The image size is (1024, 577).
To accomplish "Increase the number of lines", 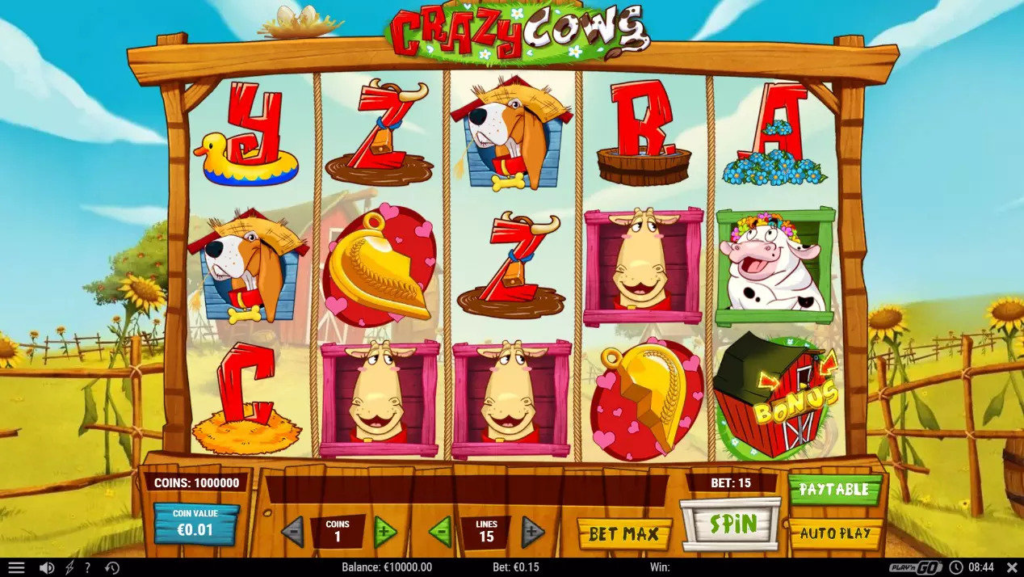I will pyautogui.click(x=532, y=531).
